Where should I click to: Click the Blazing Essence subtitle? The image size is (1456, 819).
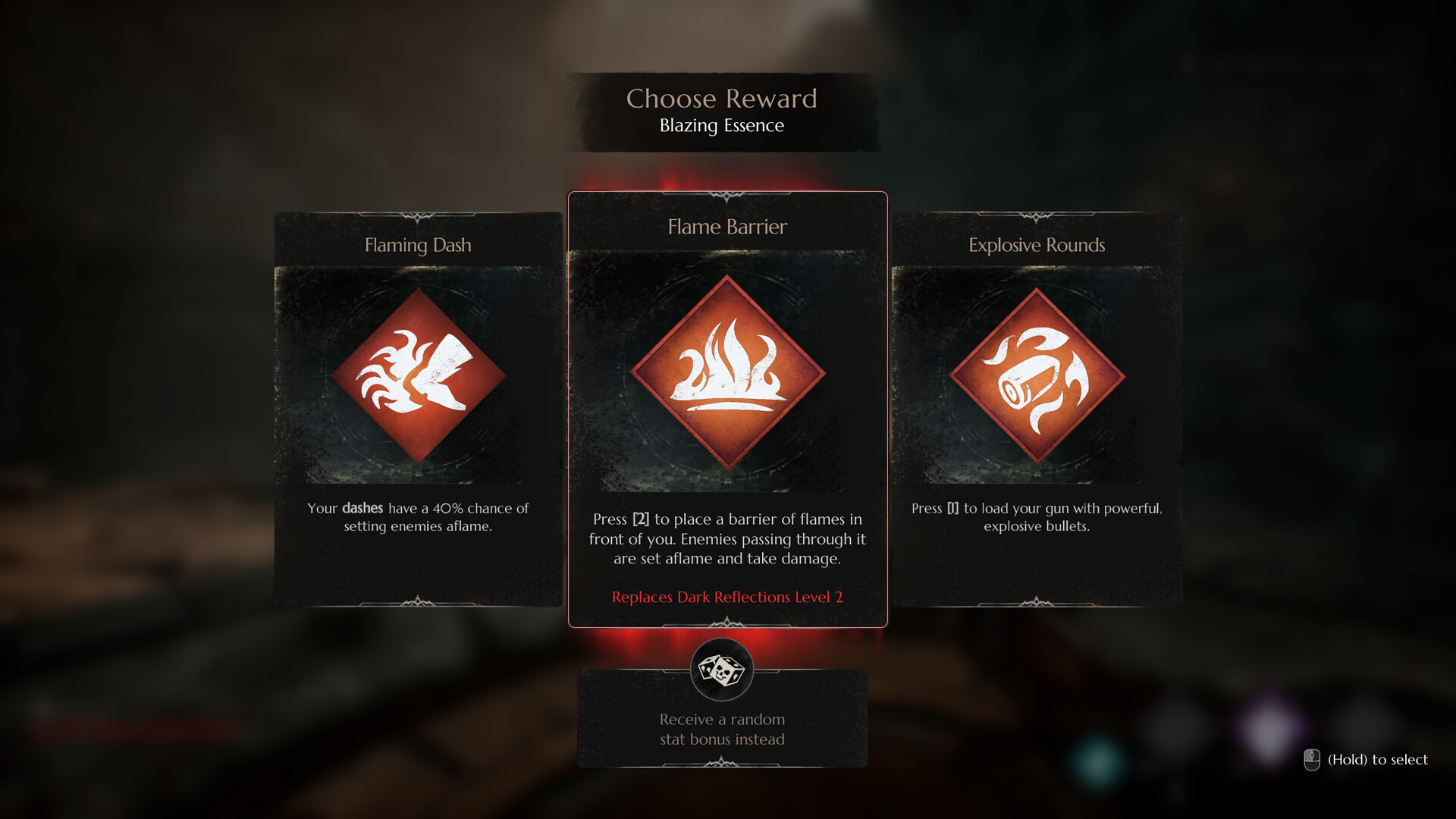pos(721,126)
